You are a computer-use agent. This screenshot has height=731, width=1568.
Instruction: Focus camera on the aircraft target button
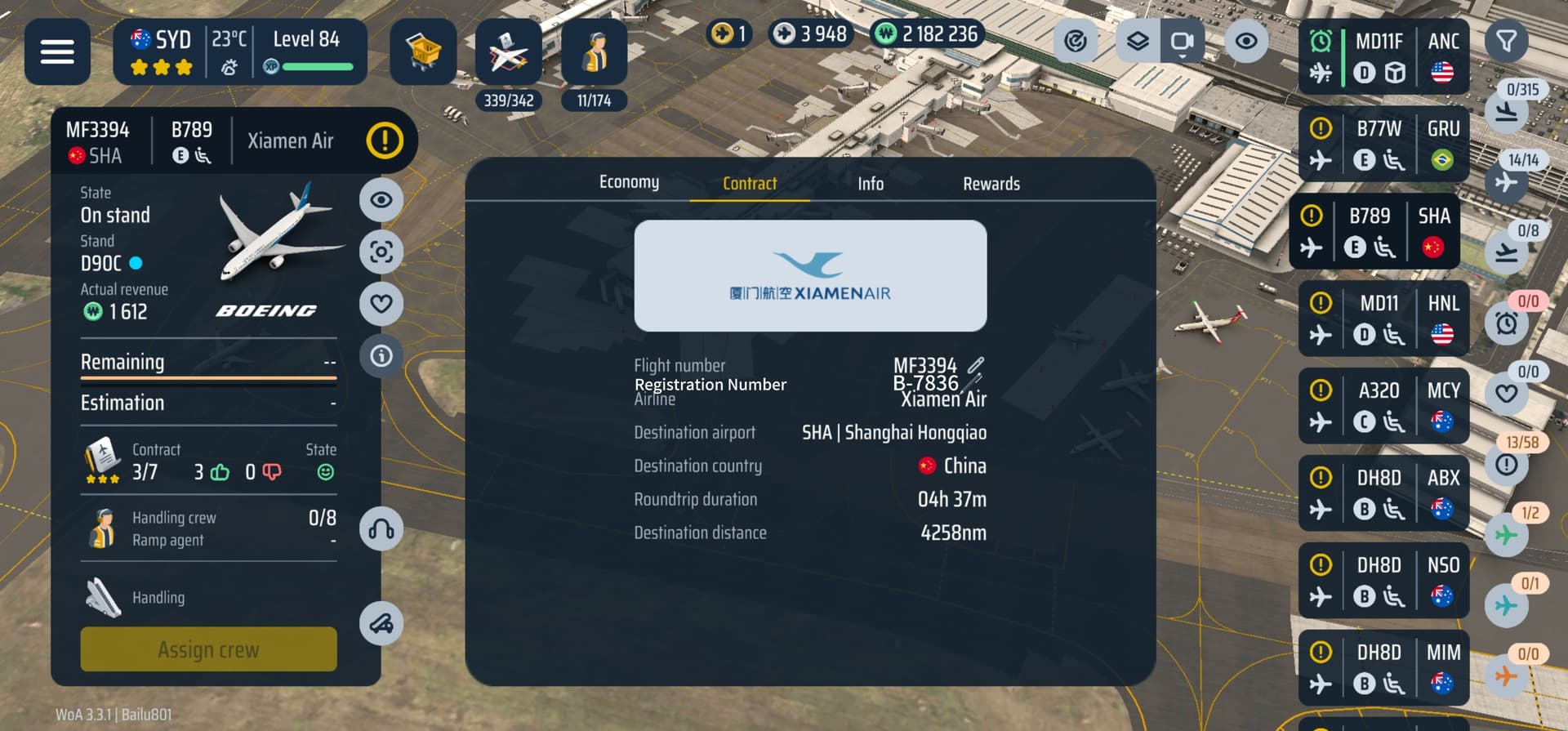(x=381, y=252)
